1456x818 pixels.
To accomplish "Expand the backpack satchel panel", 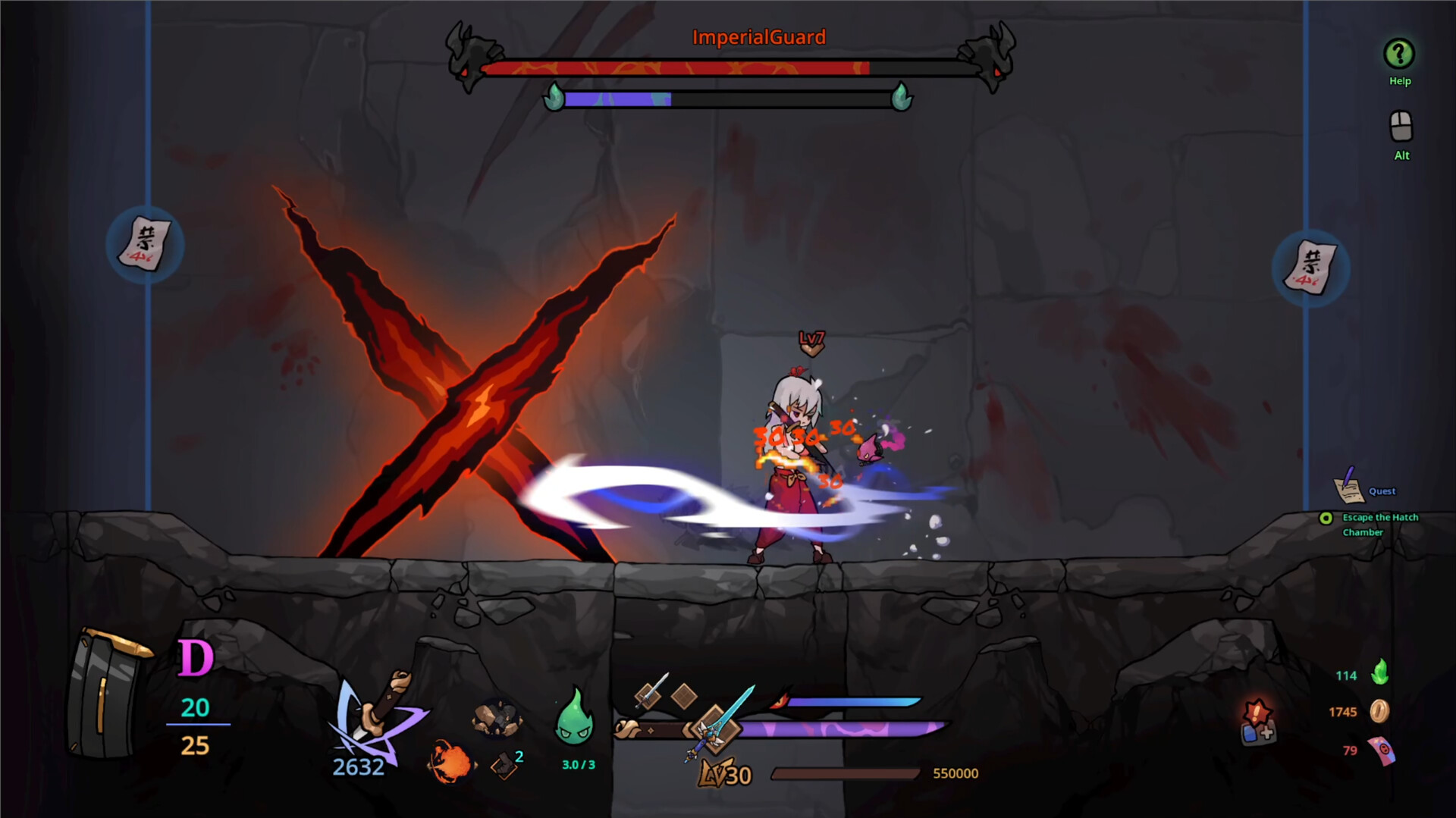I will [x=106, y=690].
